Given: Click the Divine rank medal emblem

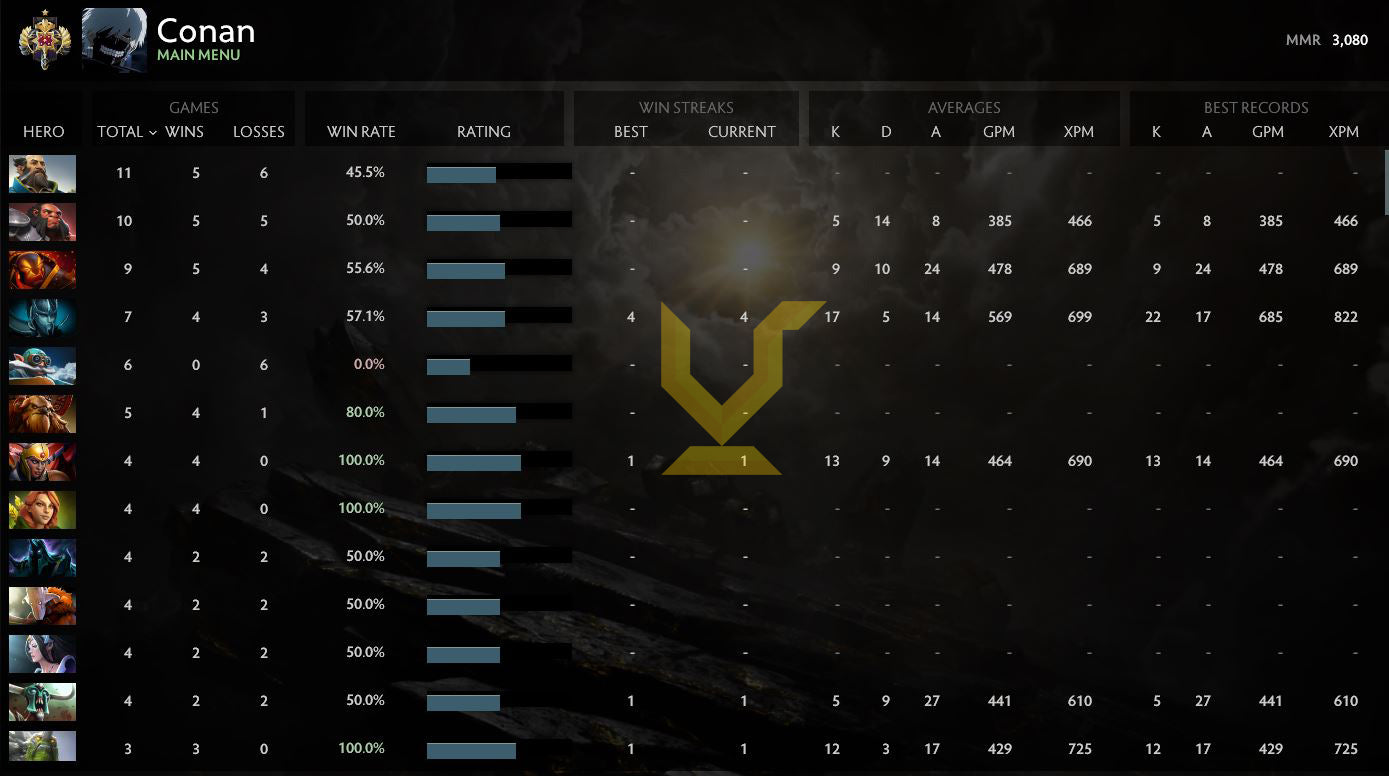Looking at the screenshot, I should click(42, 39).
